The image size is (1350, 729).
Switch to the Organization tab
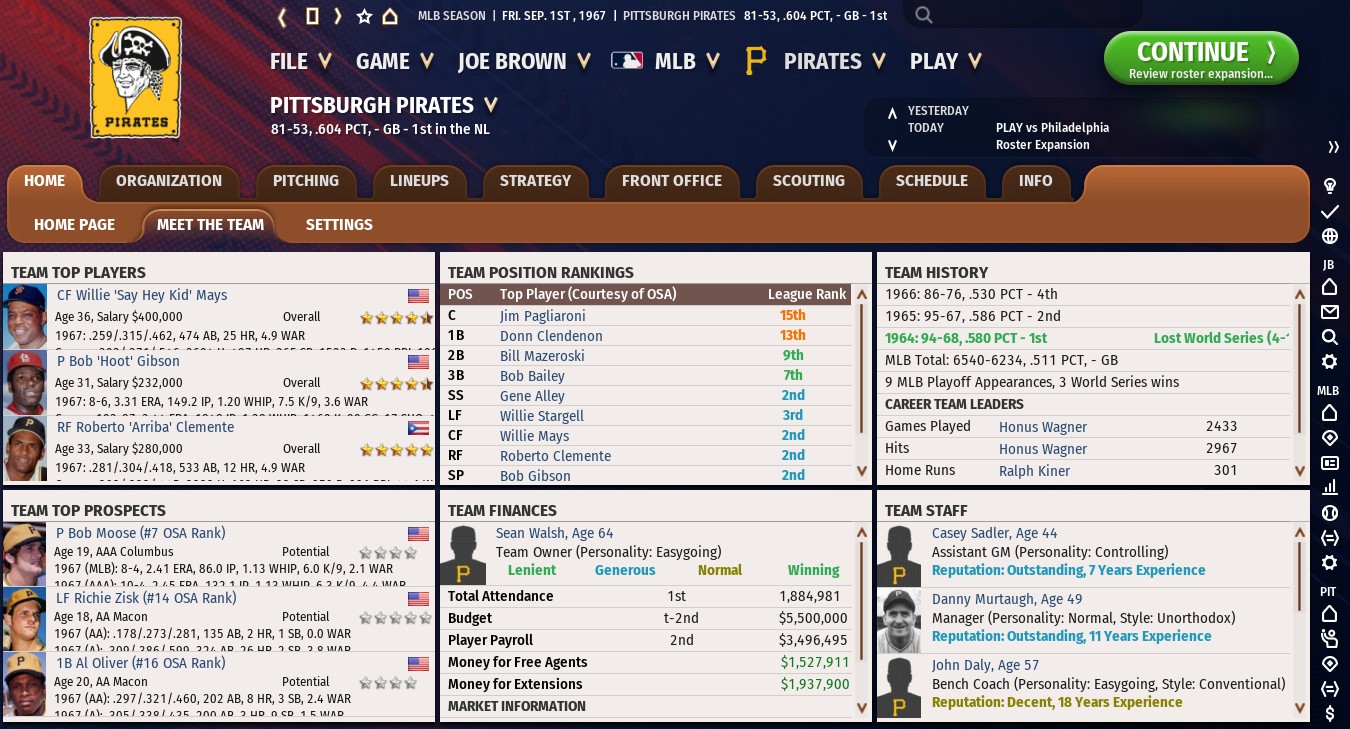(x=169, y=181)
